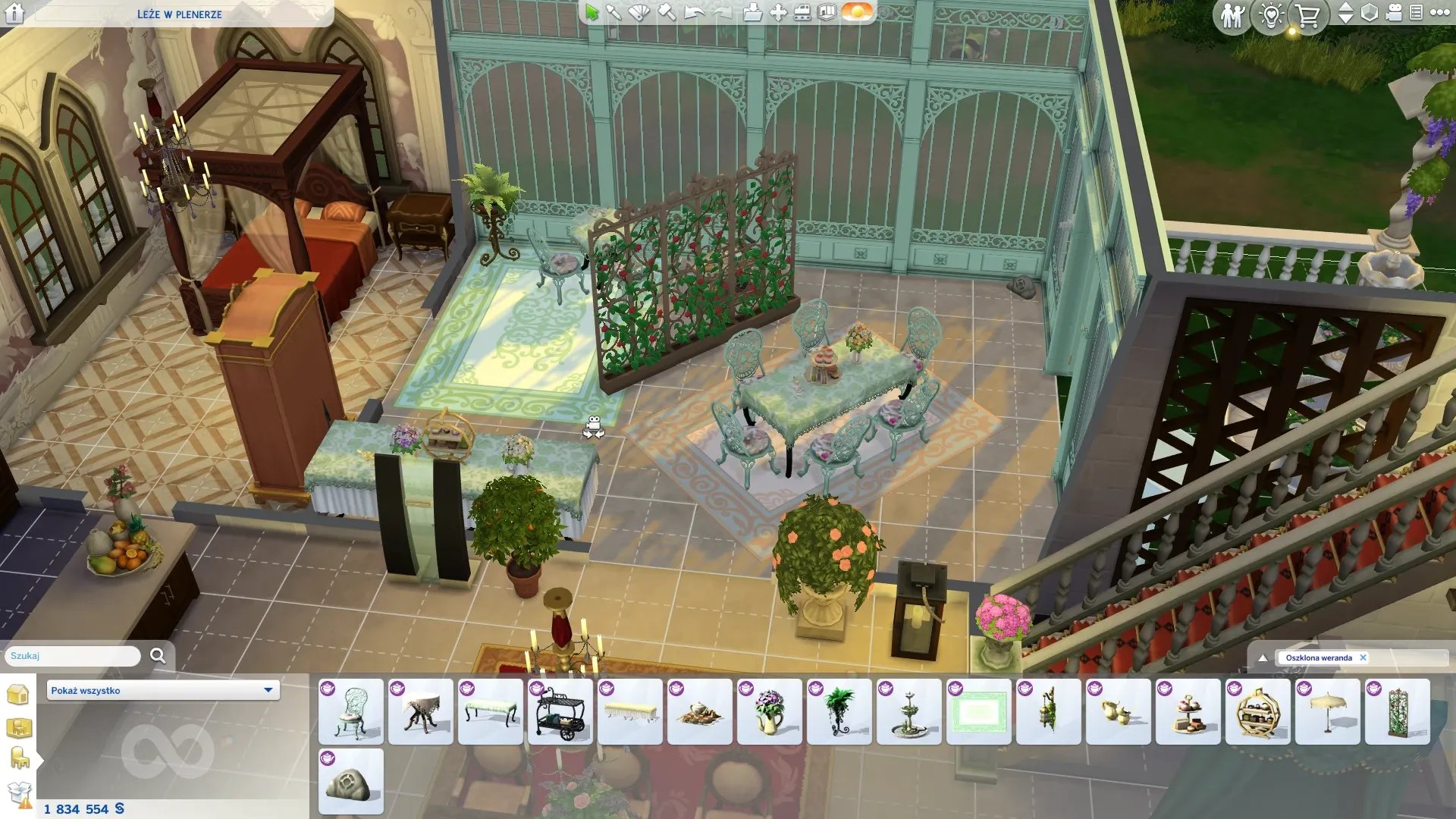Undo the last build action

coord(694,12)
